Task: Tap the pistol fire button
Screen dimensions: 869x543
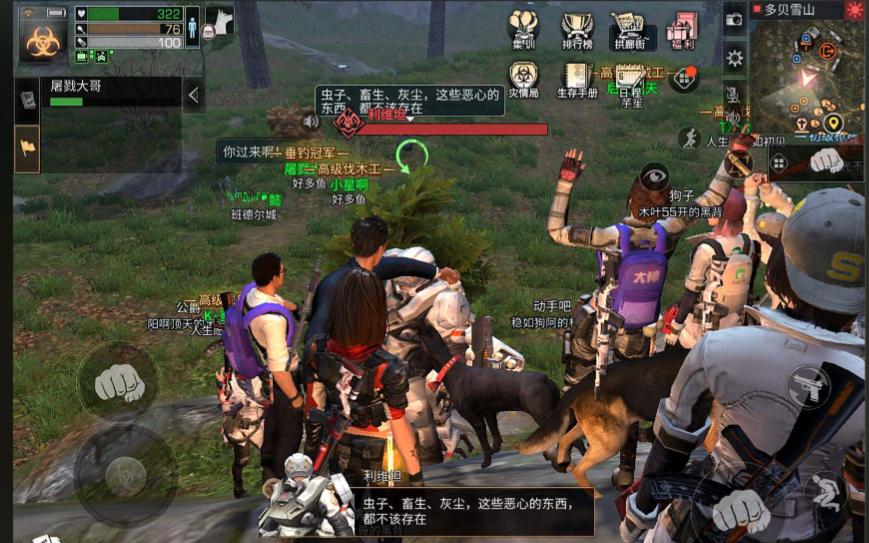Action: click(808, 387)
